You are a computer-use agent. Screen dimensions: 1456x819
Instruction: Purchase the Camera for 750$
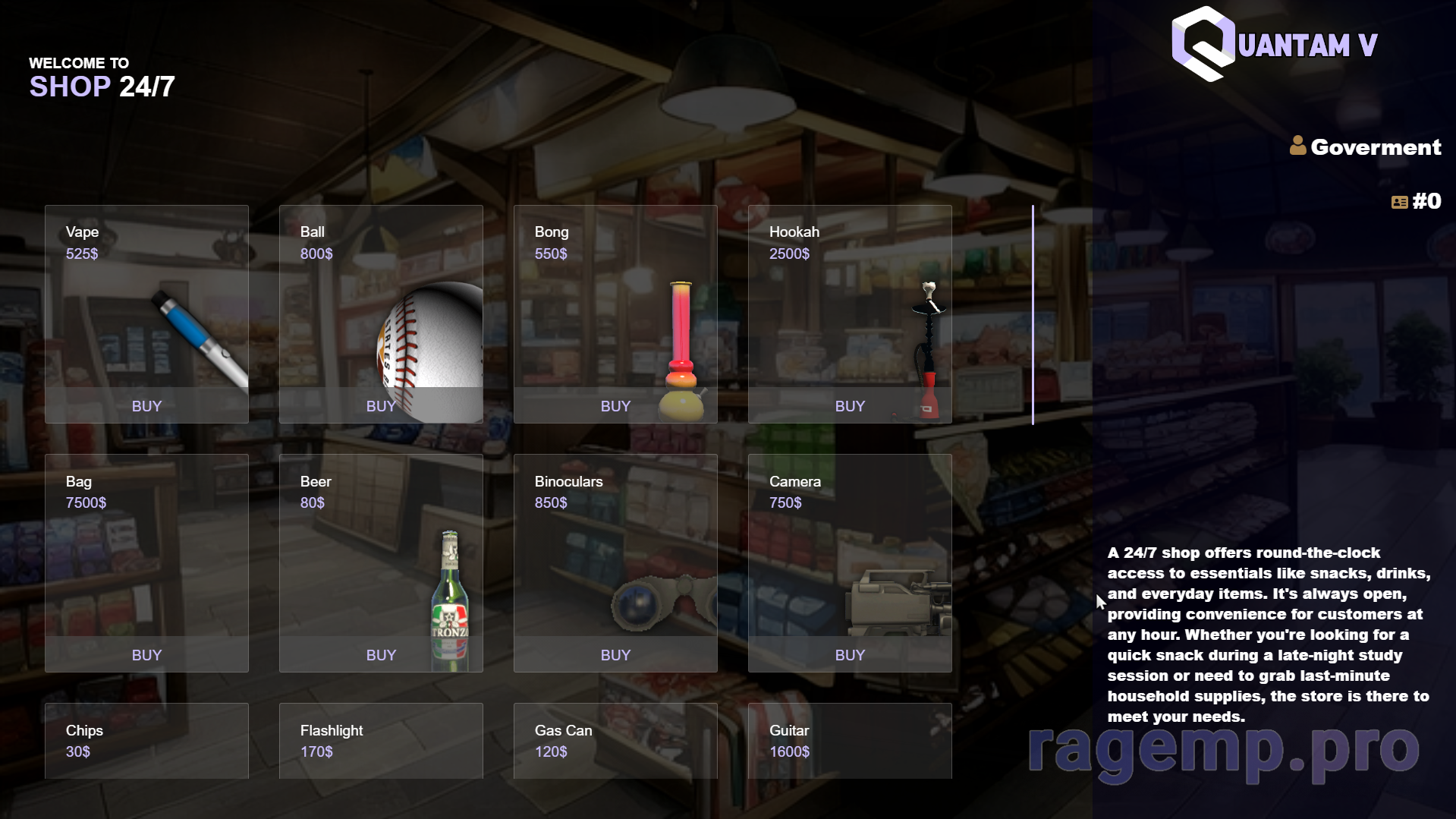coord(850,655)
